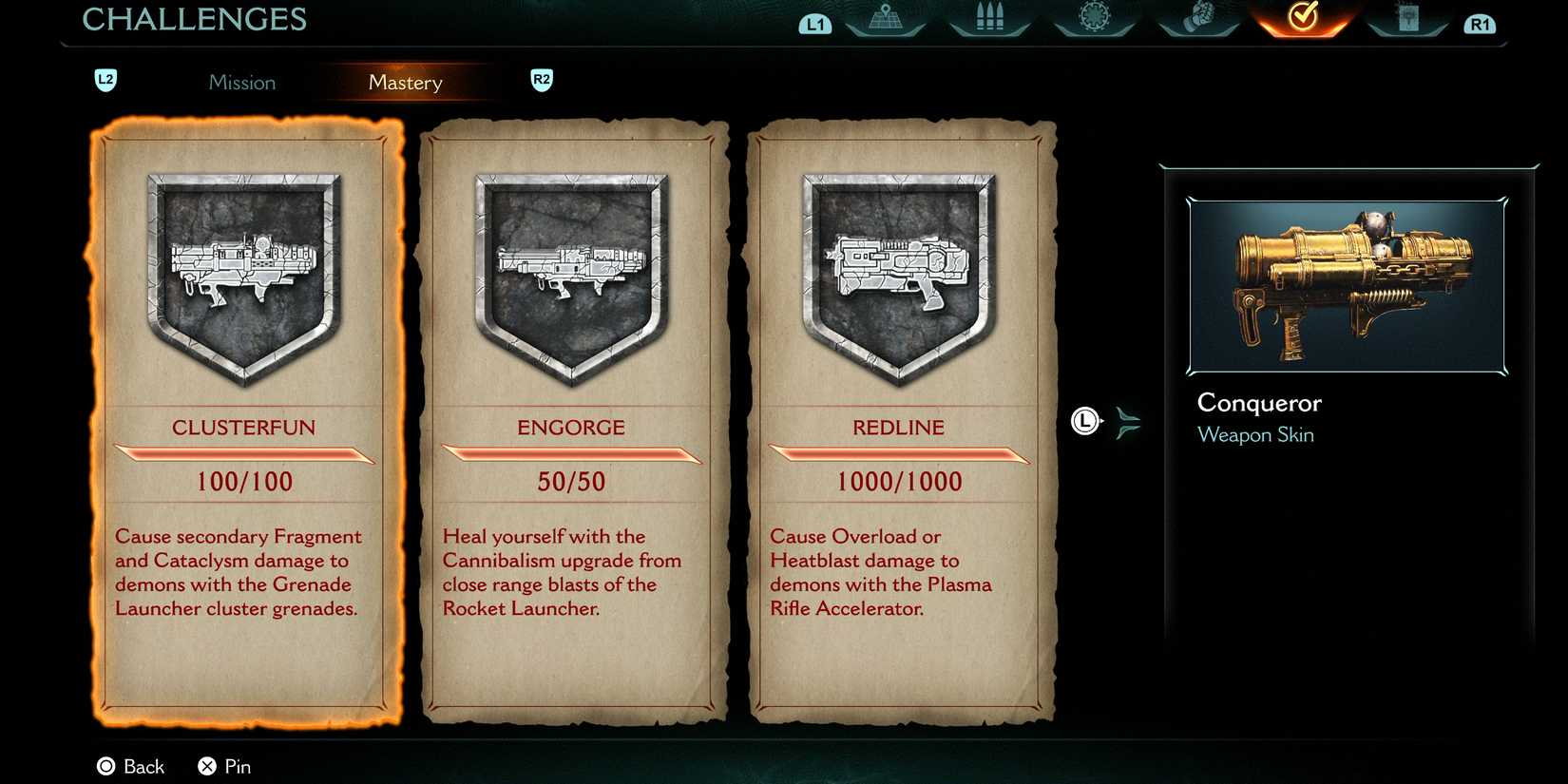Select the Mastery tab
The height and width of the screenshot is (784, 1568).
pos(406,83)
